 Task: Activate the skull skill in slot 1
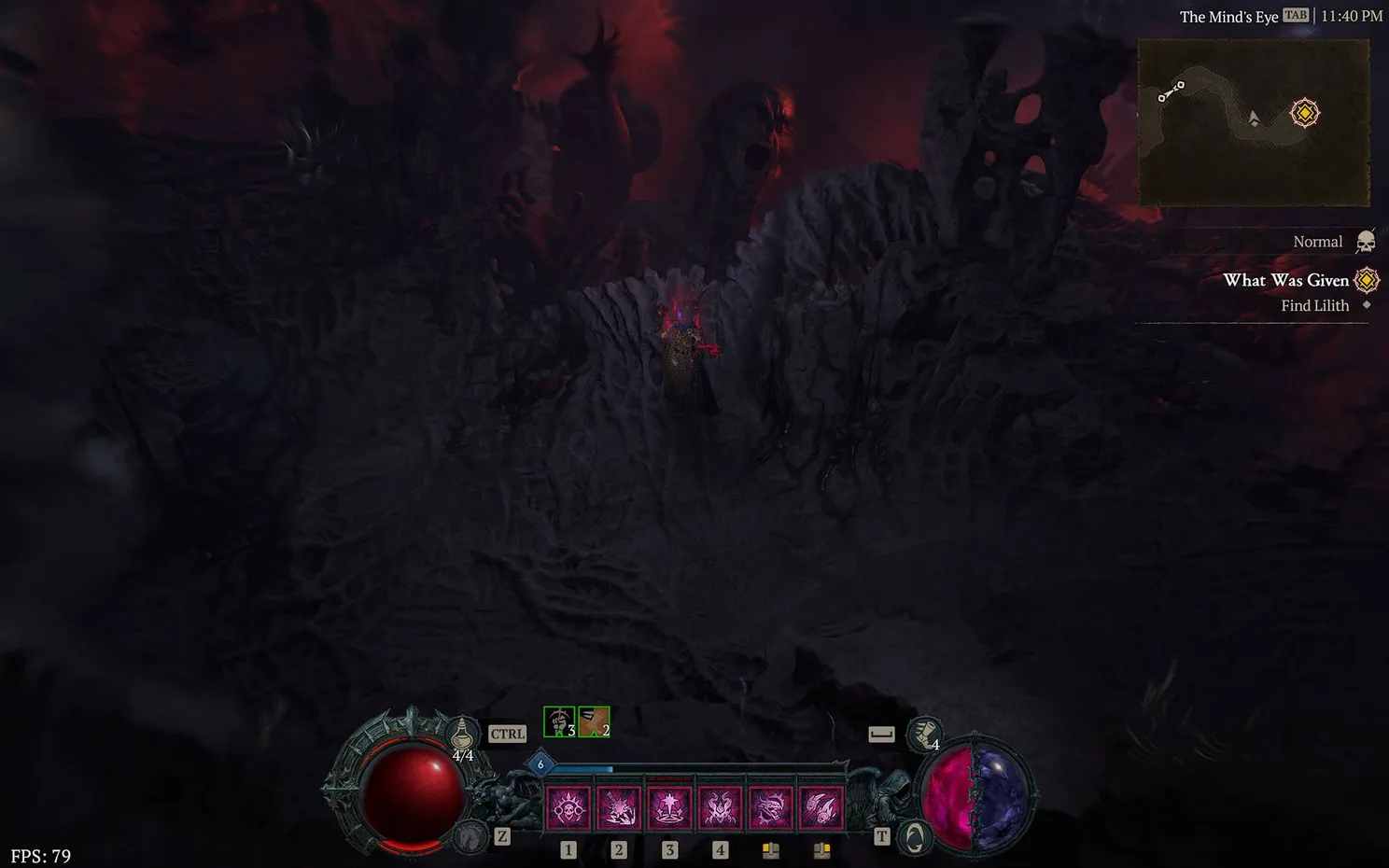coord(568,807)
